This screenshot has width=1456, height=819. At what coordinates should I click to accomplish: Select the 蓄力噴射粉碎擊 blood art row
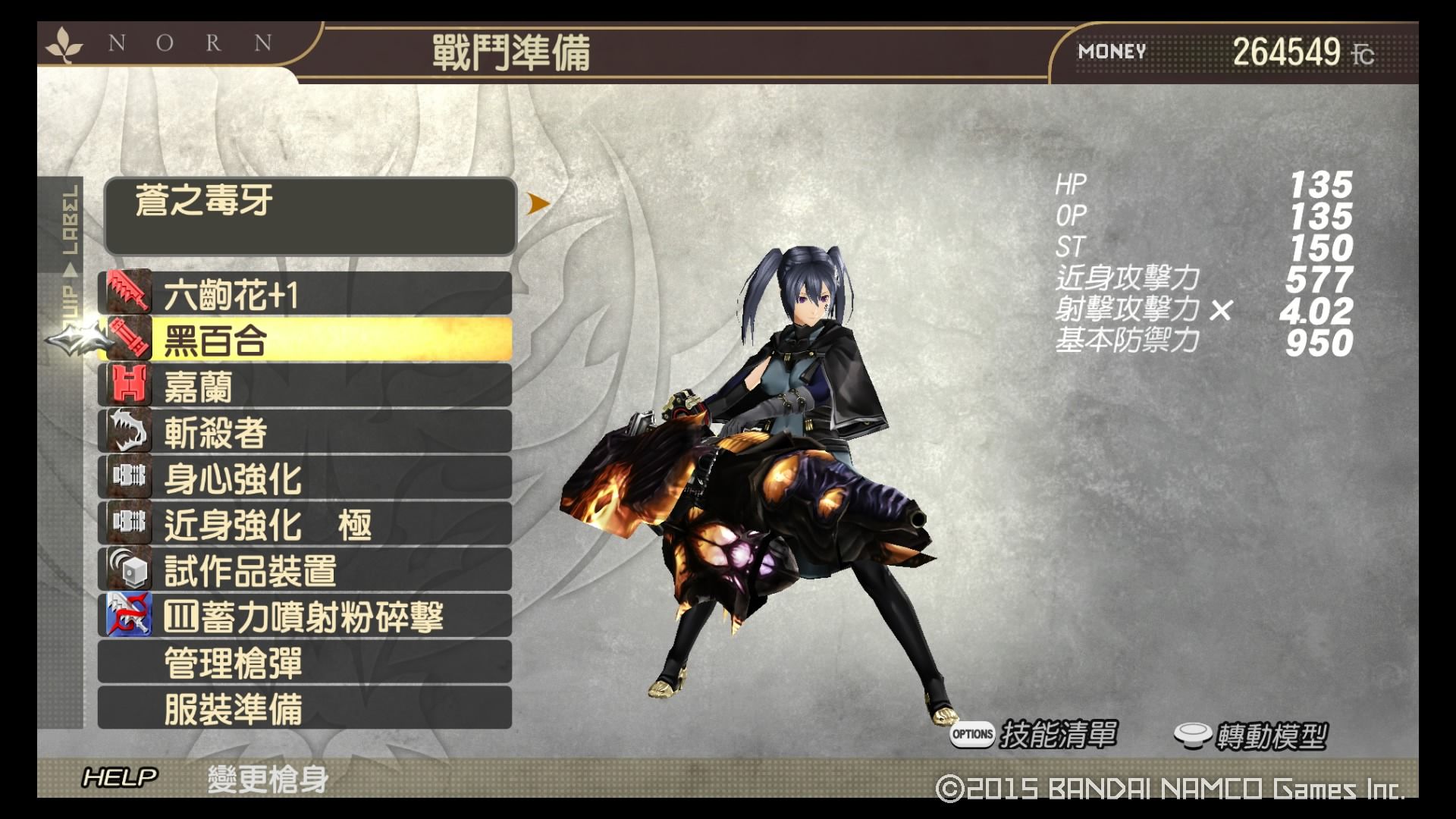tap(305, 617)
